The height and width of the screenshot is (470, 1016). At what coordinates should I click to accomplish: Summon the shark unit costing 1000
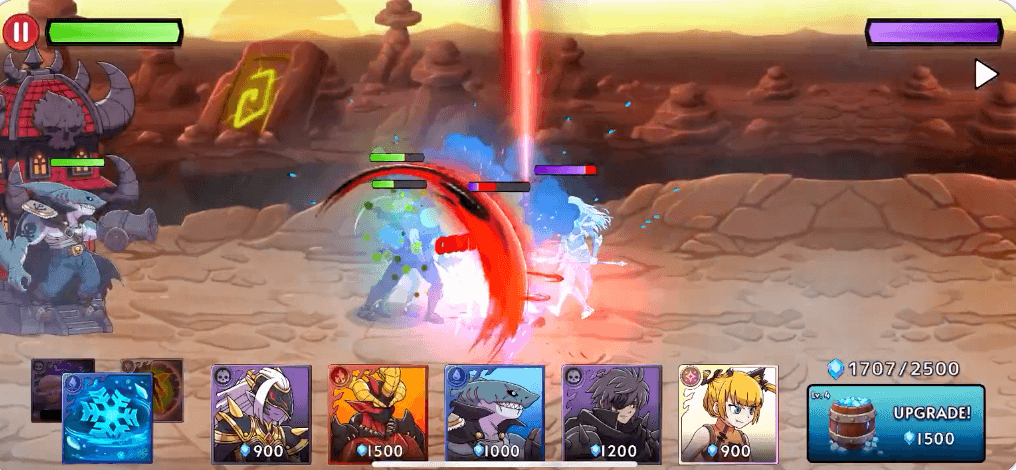[494, 412]
